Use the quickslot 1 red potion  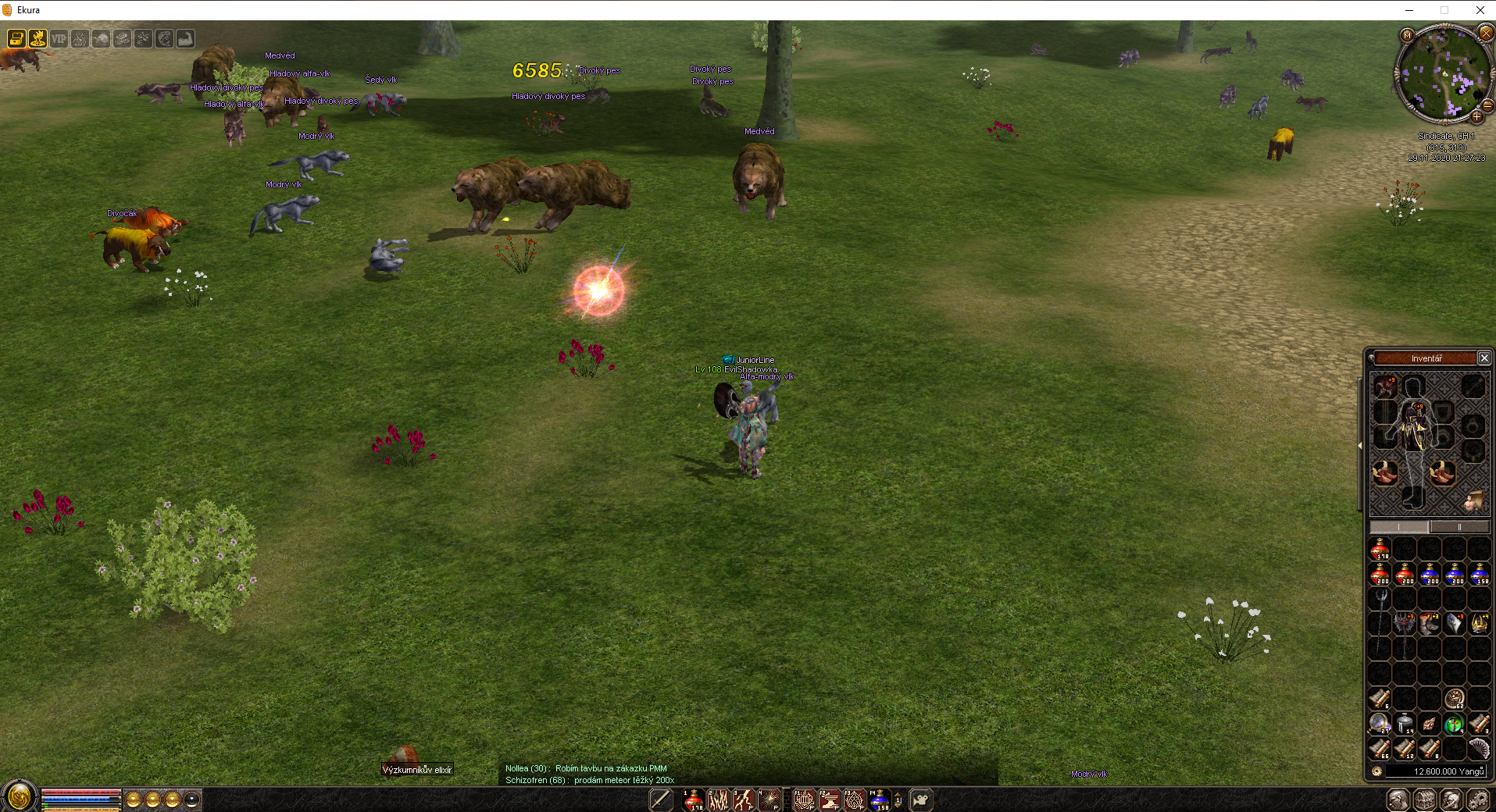[694, 800]
